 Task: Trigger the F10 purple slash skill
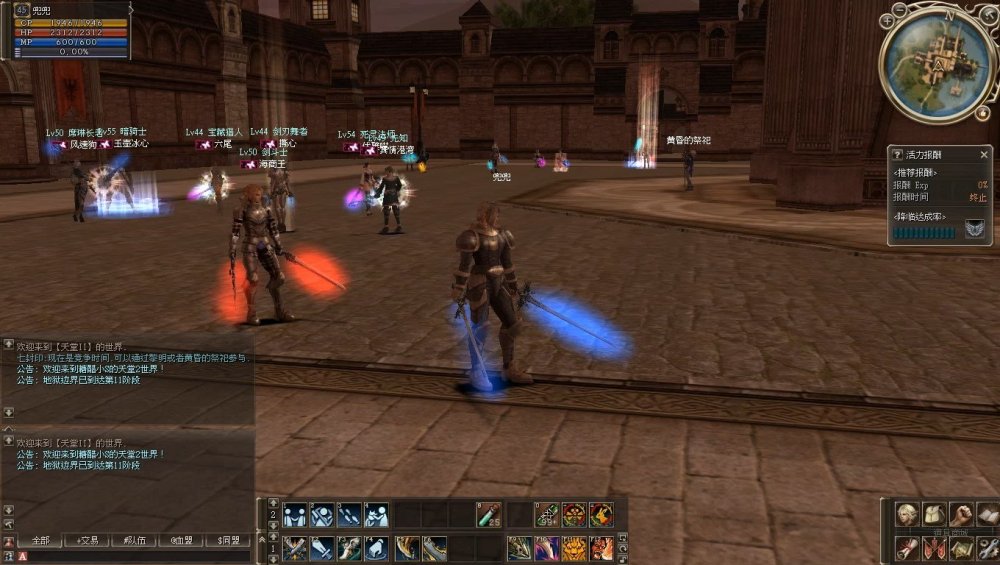[x=546, y=548]
